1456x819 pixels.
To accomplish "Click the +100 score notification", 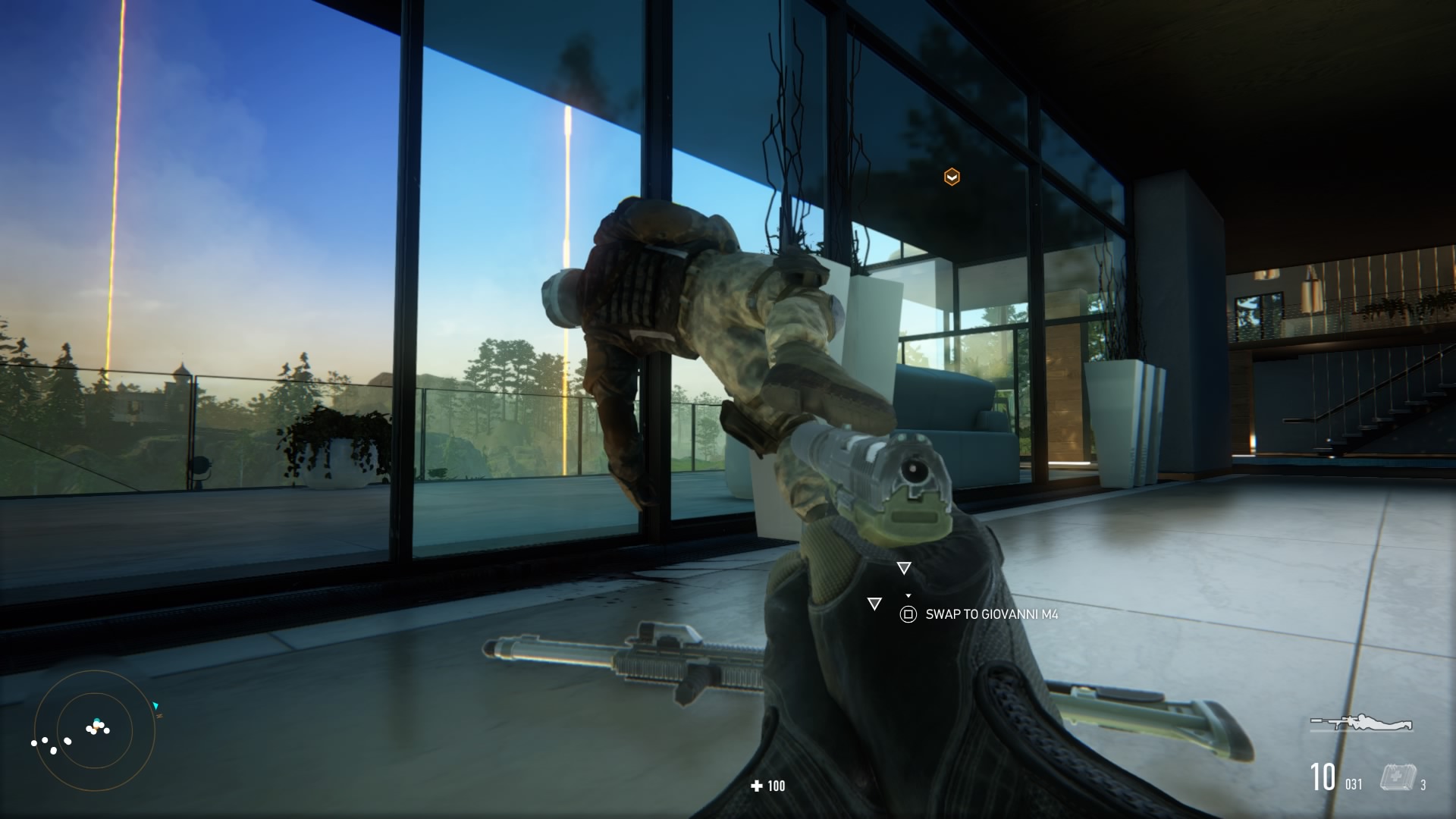I will coord(766,786).
